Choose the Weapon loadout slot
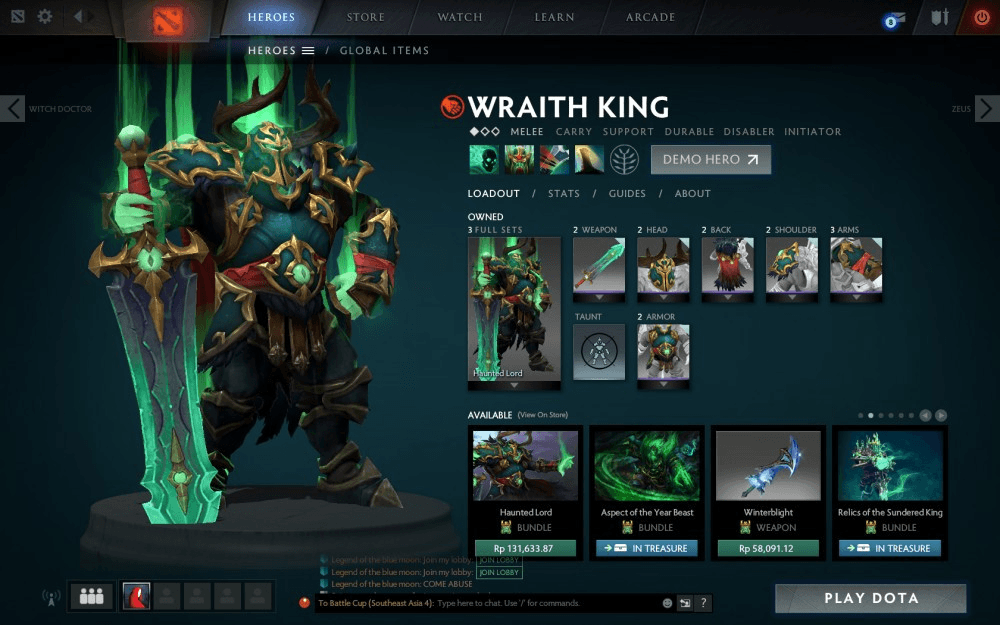This screenshot has width=1000, height=625. pyautogui.click(x=599, y=265)
